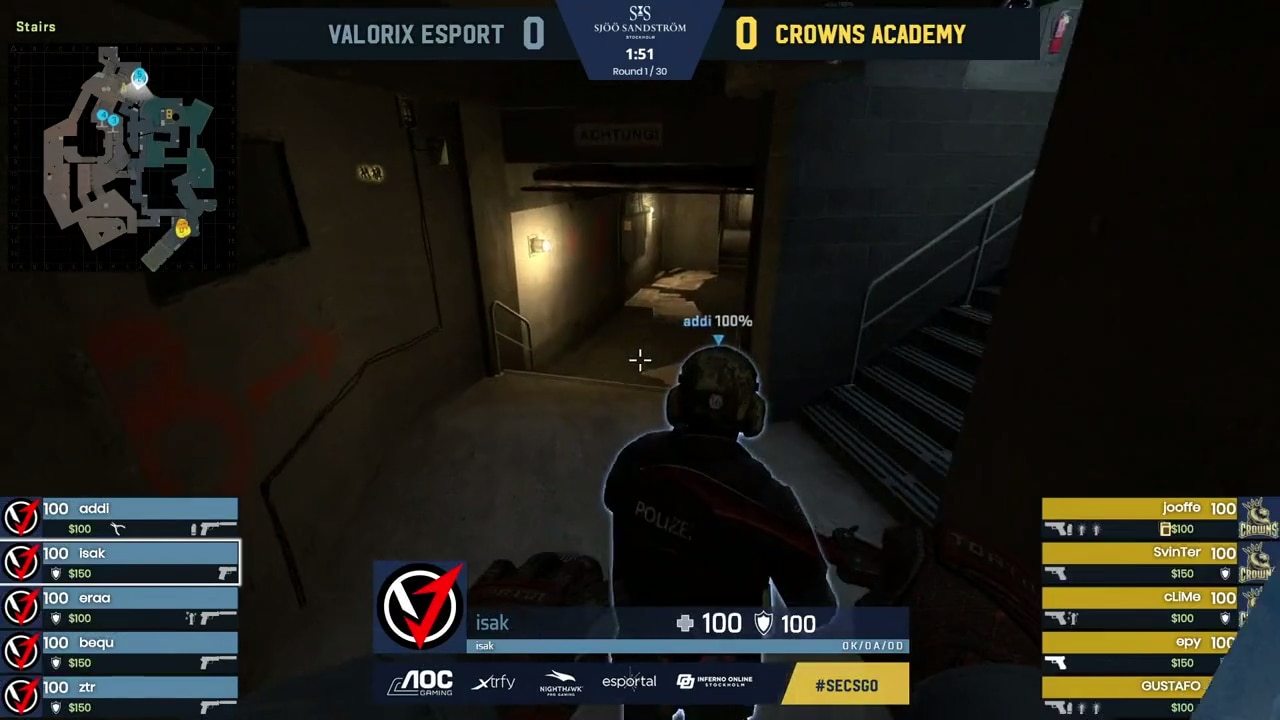Click the VALORIX ESPORT team name
The image size is (1280, 720).
pyautogui.click(x=415, y=35)
